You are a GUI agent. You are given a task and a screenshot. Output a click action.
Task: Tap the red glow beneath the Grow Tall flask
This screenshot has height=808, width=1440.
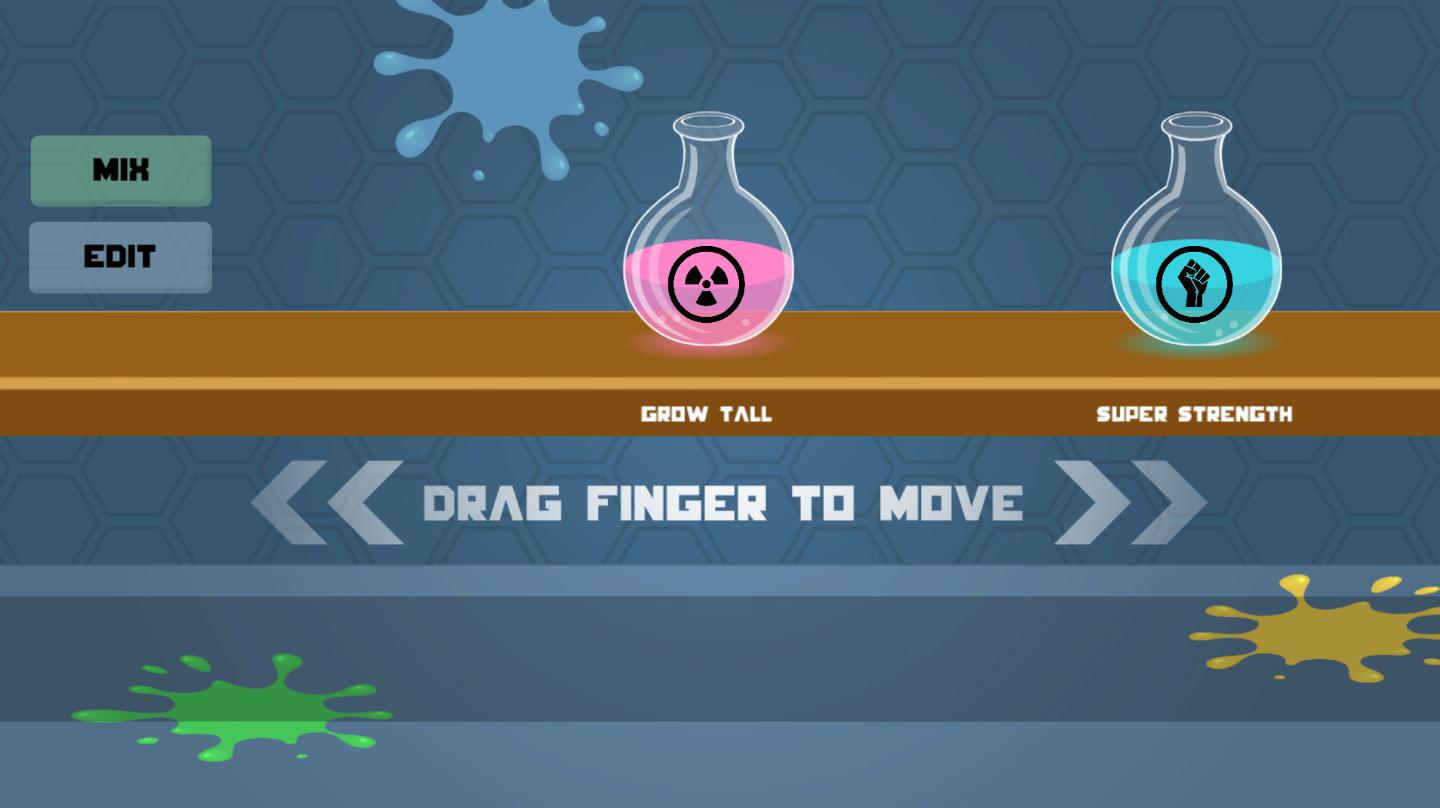tap(707, 348)
